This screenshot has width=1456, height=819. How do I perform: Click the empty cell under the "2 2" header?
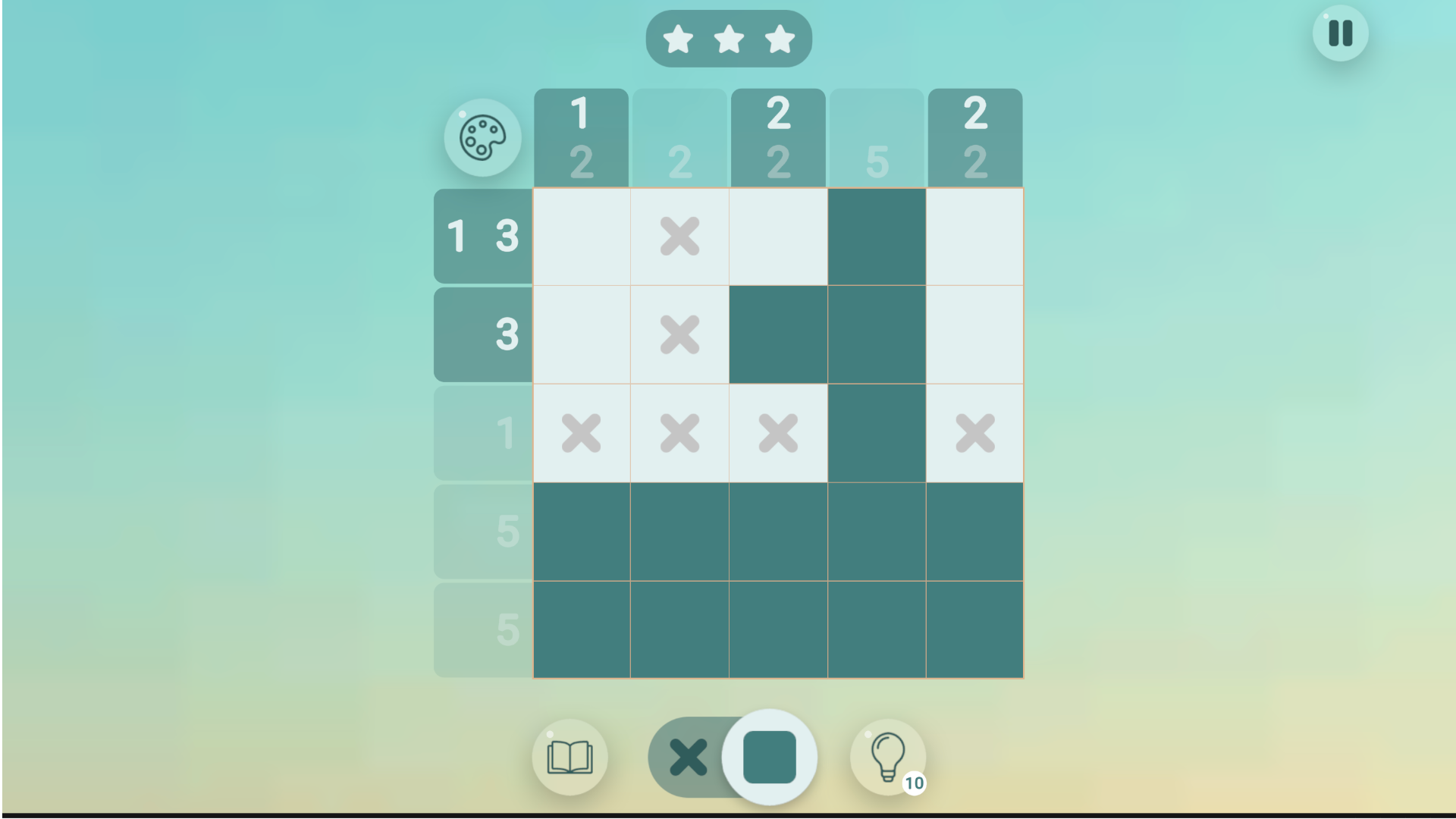pos(777,236)
